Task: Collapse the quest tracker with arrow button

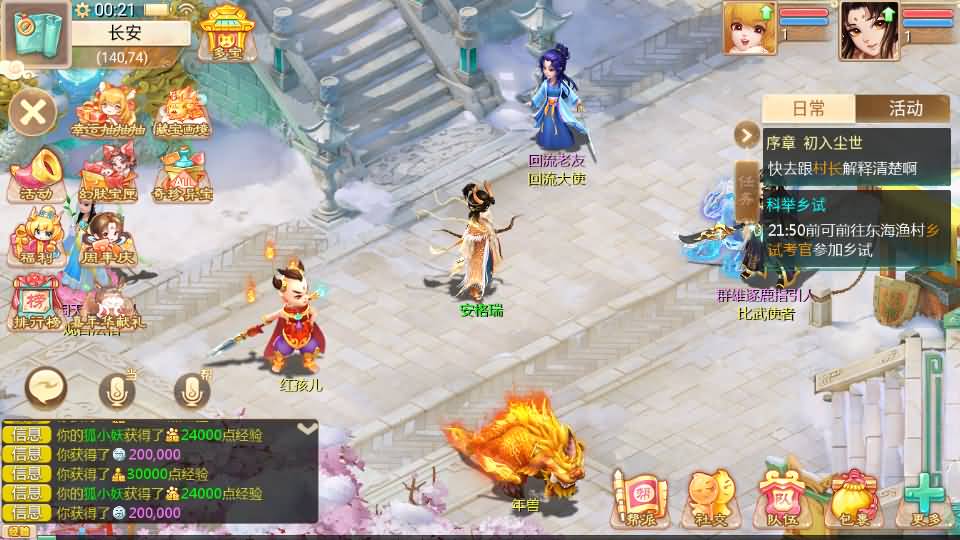Action: click(747, 135)
